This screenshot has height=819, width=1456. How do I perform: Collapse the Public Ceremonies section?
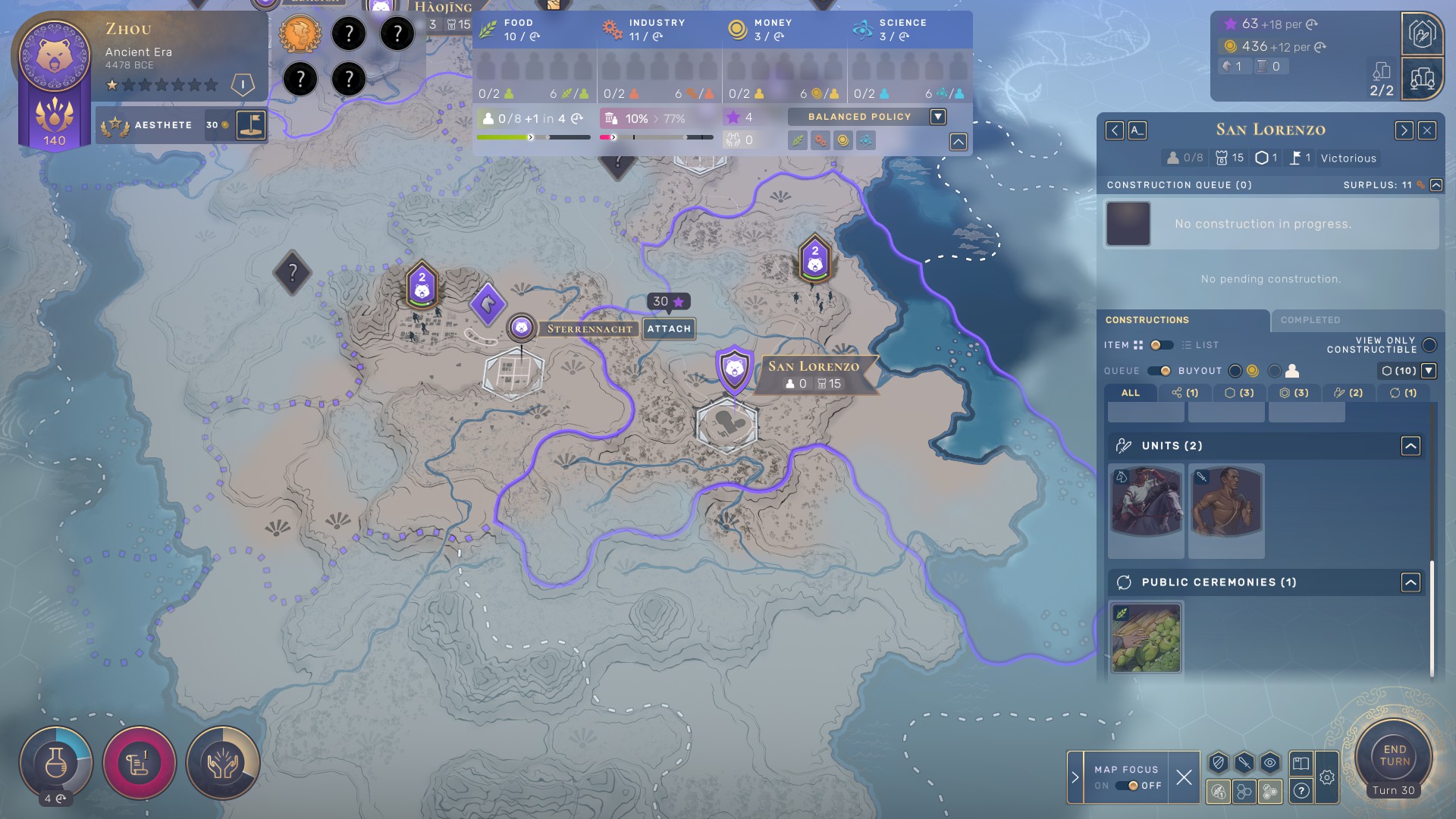(1410, 582)
